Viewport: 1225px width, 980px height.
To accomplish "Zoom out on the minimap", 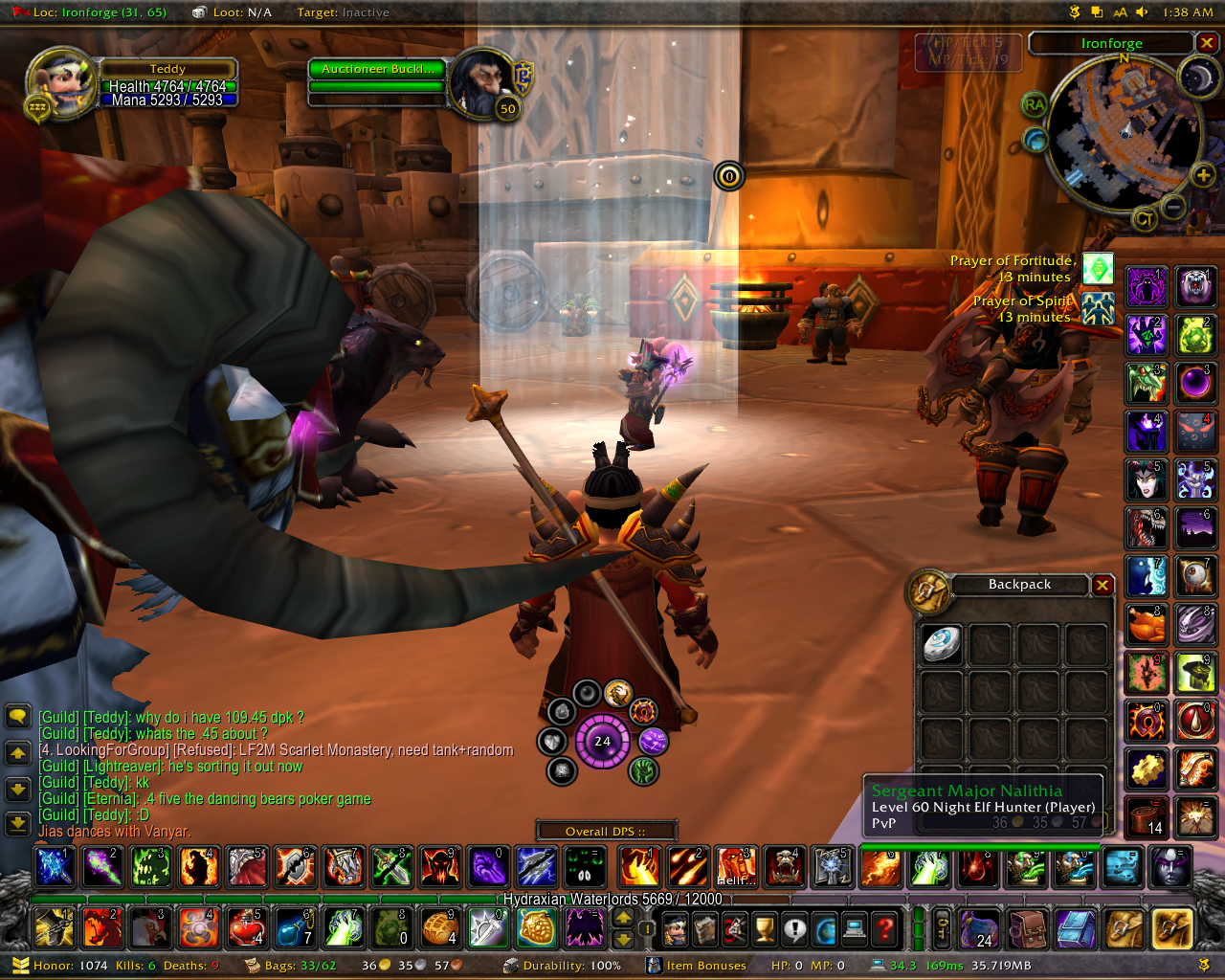I will click(x=1174, y=206).
